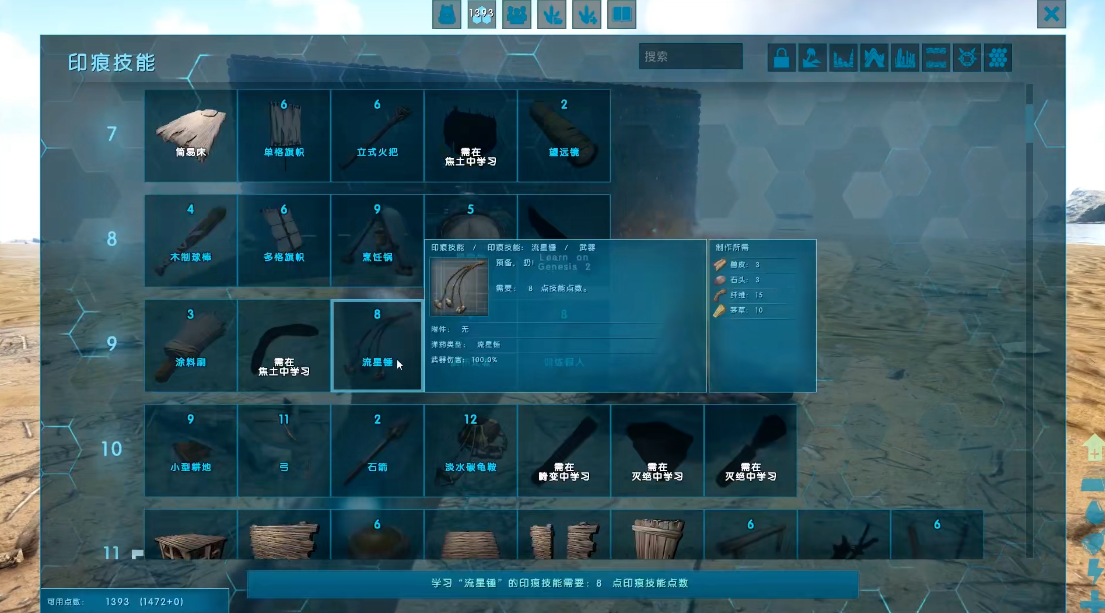
Task: Select the 木制球棒 engram
Action: [x=191, y=240]
